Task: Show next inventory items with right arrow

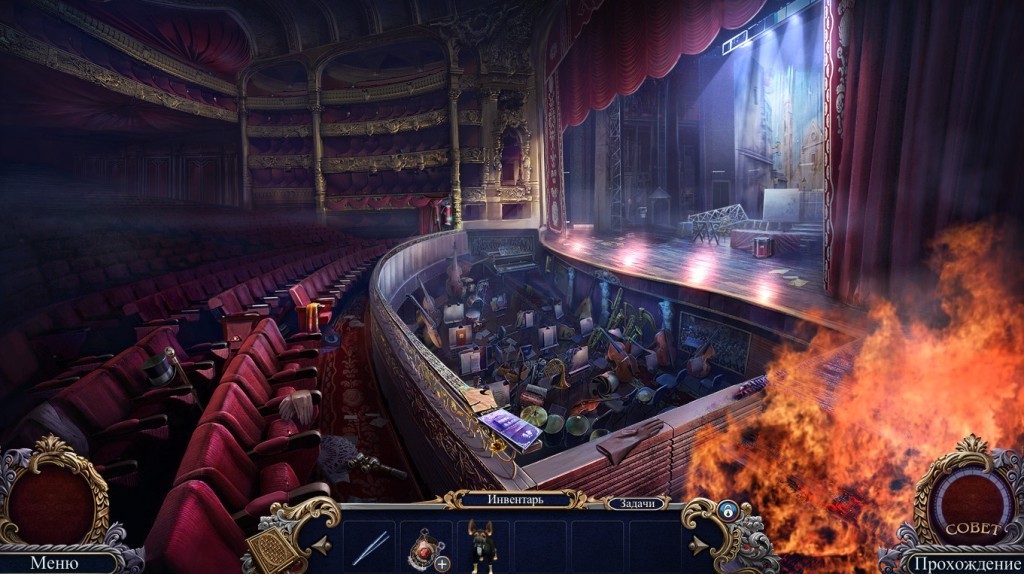Action: click(x=698, y=546)
